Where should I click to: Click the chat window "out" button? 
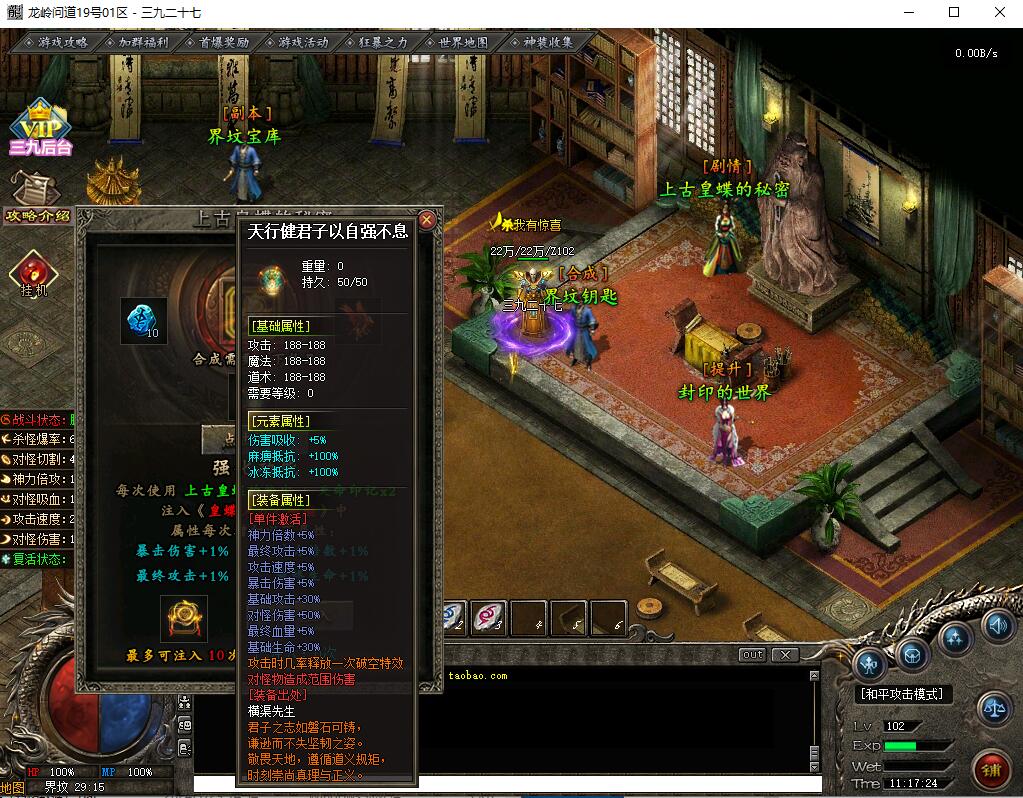point(752,655)
